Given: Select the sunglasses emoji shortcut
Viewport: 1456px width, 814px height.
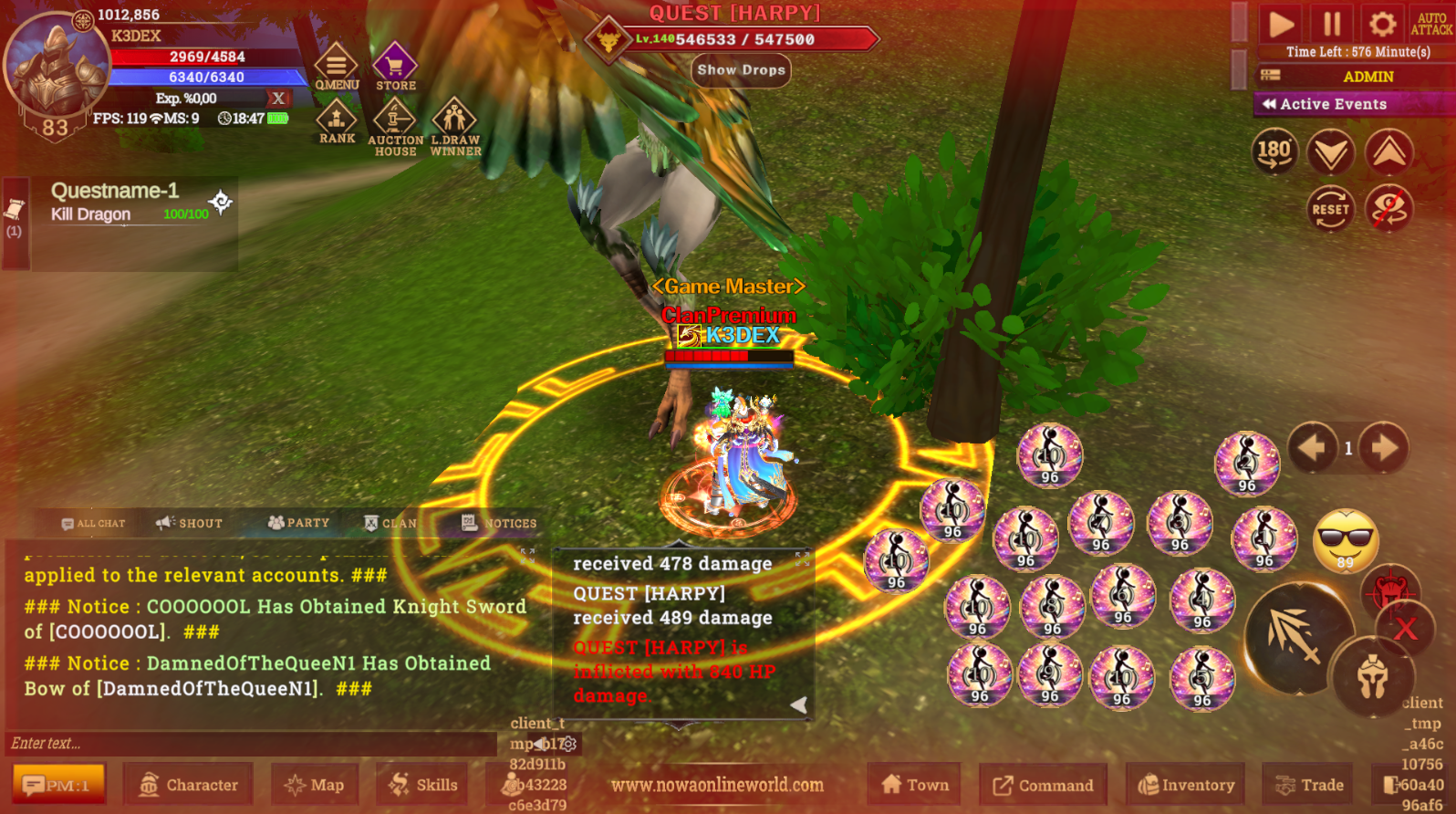Looking at the screenshot, I should click(x=1347, y=542).
